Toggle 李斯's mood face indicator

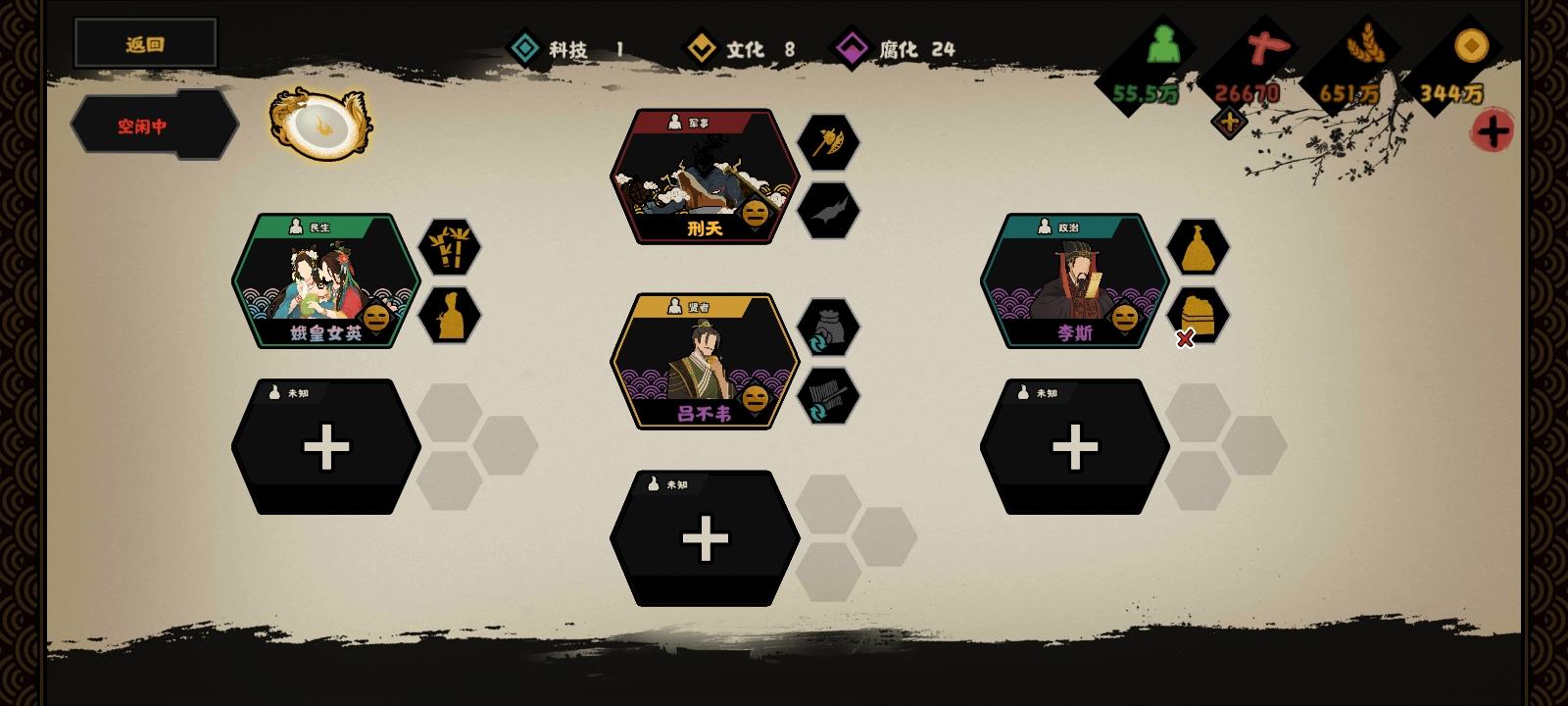coord(1123,318)
